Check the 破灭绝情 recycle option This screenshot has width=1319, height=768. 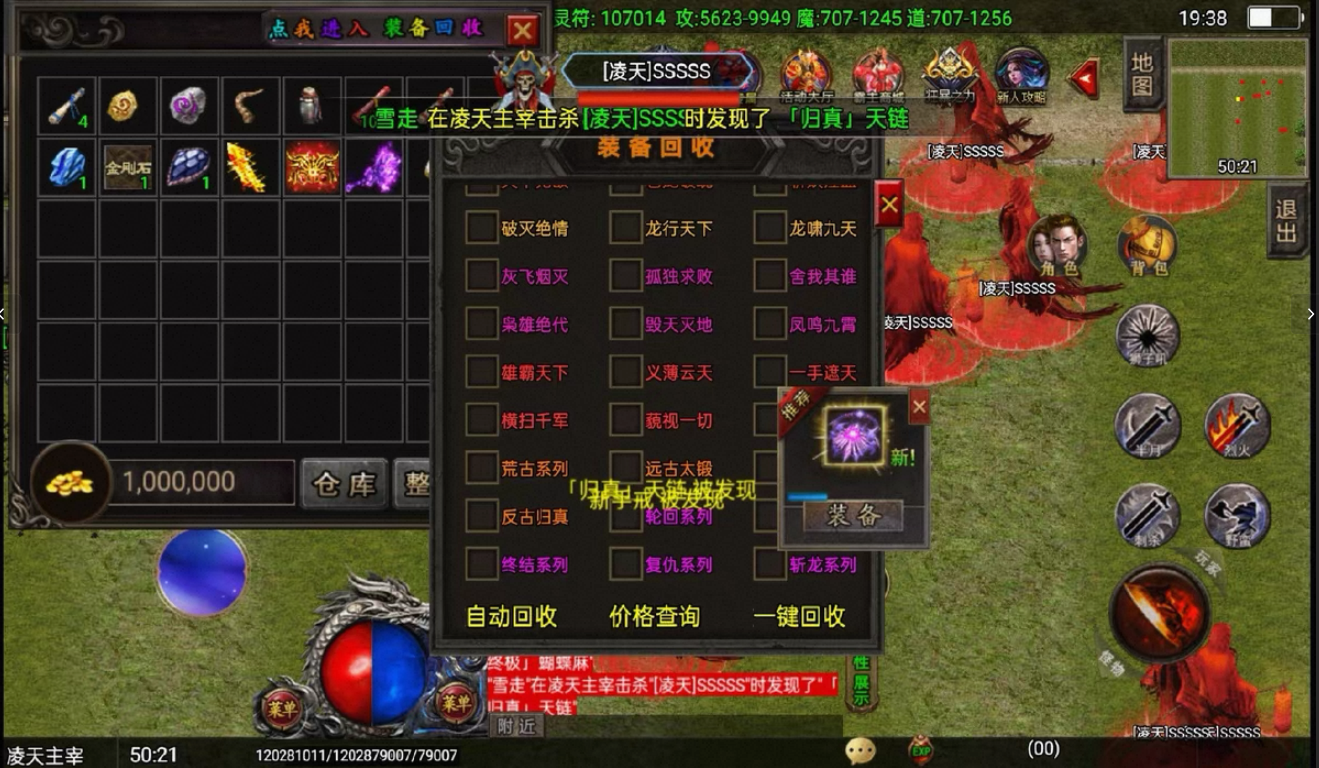[x=483, y=229]
